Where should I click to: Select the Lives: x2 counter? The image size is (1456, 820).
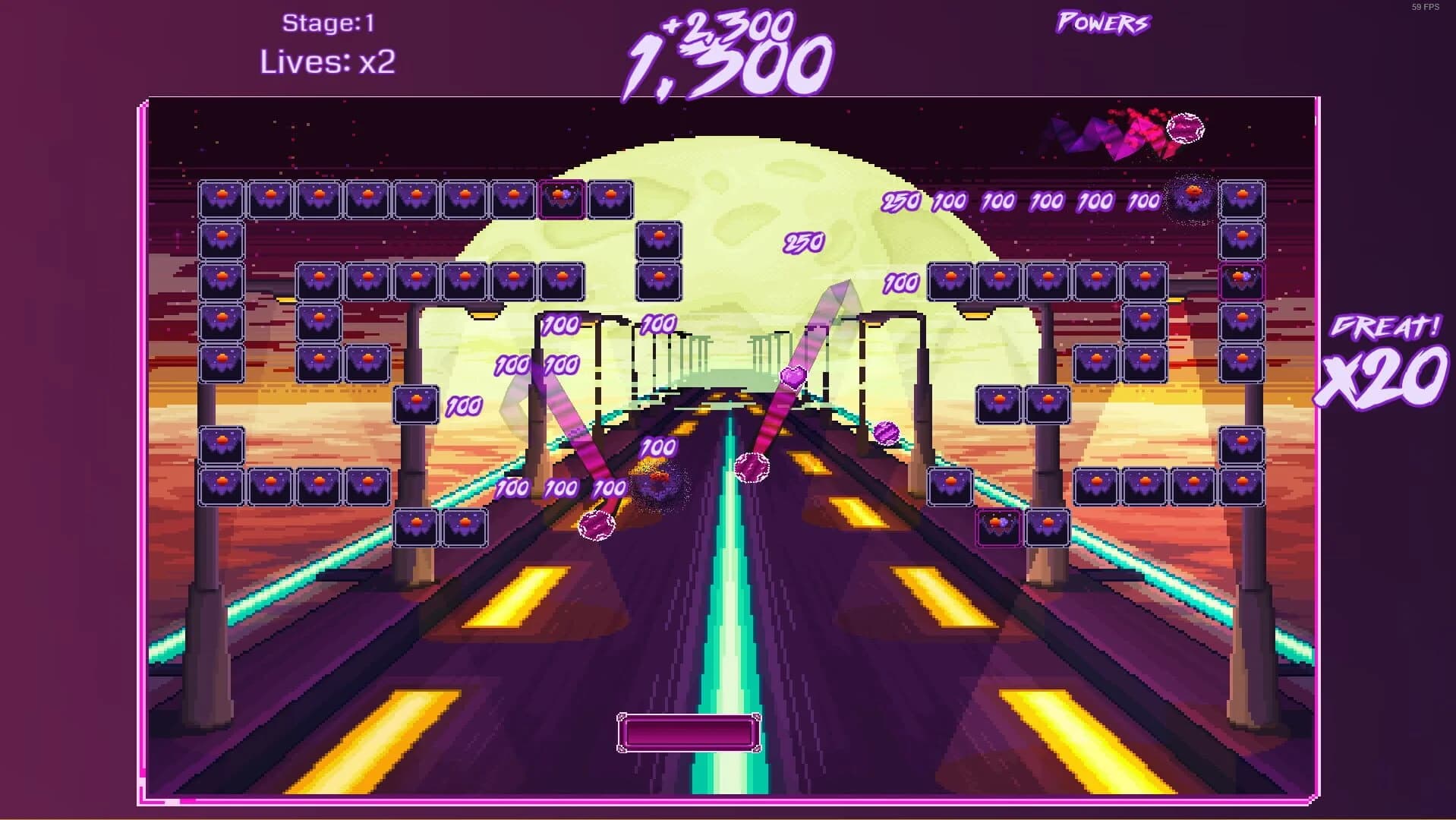point(329,64)
